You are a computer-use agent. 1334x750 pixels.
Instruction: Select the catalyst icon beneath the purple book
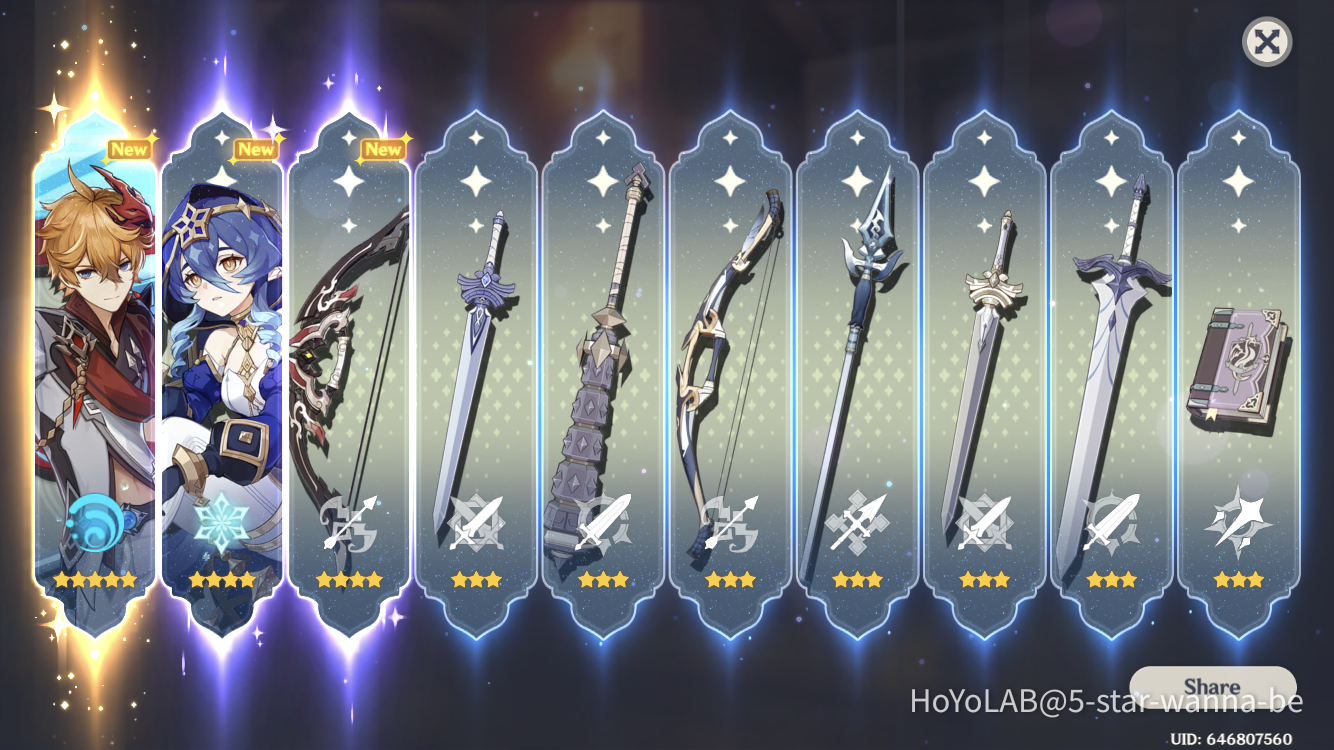coord(1239,520)
